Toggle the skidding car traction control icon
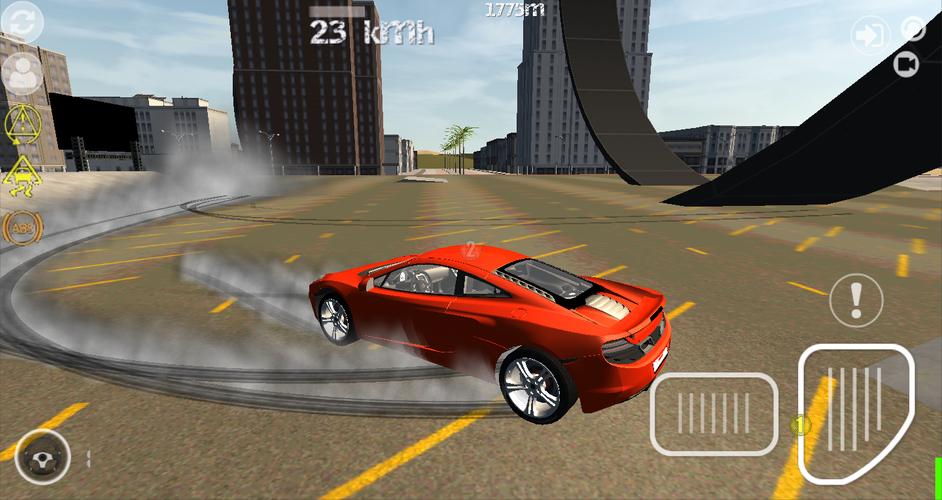 [21, 177]
